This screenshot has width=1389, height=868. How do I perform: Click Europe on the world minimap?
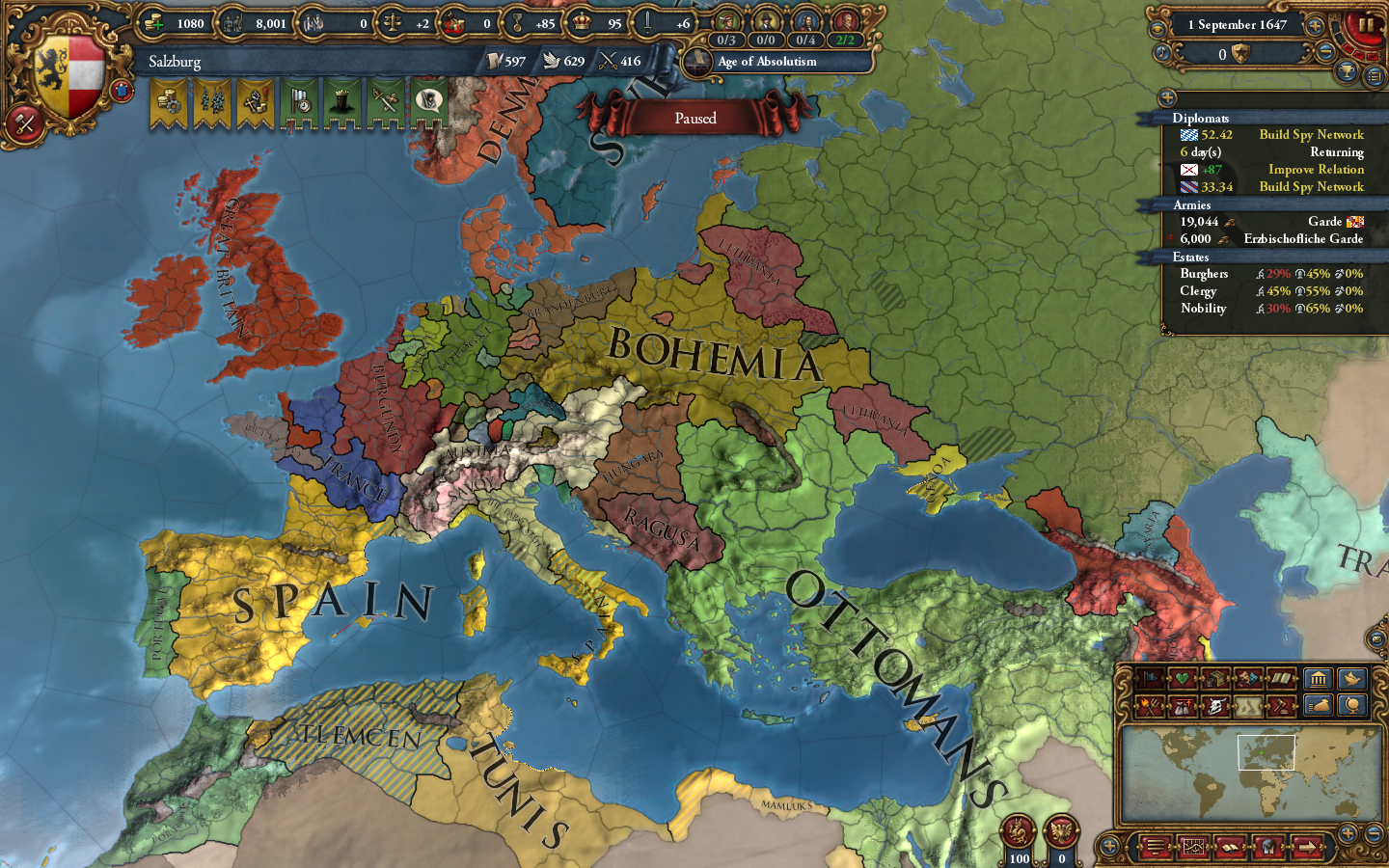[x=1264, y=754]
